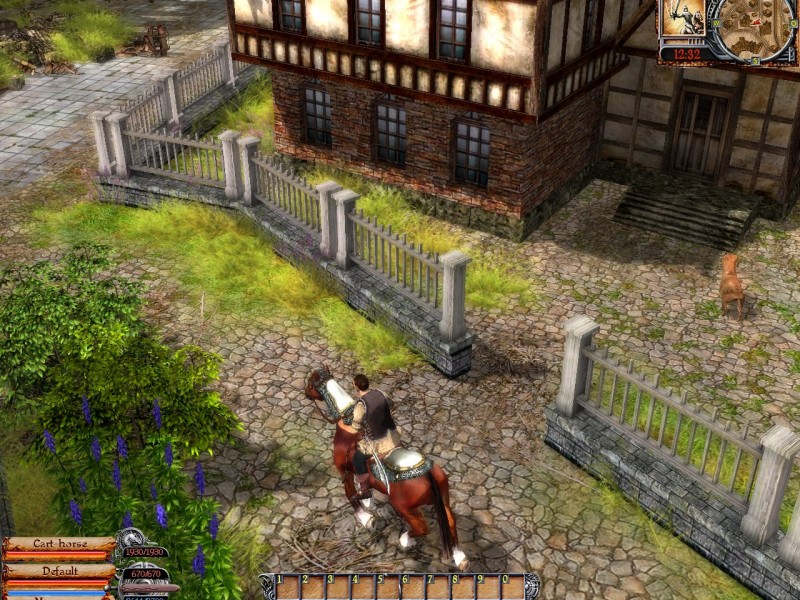800x600 pixels.
Task: Click the Default label plate
Action: (59, 571)
